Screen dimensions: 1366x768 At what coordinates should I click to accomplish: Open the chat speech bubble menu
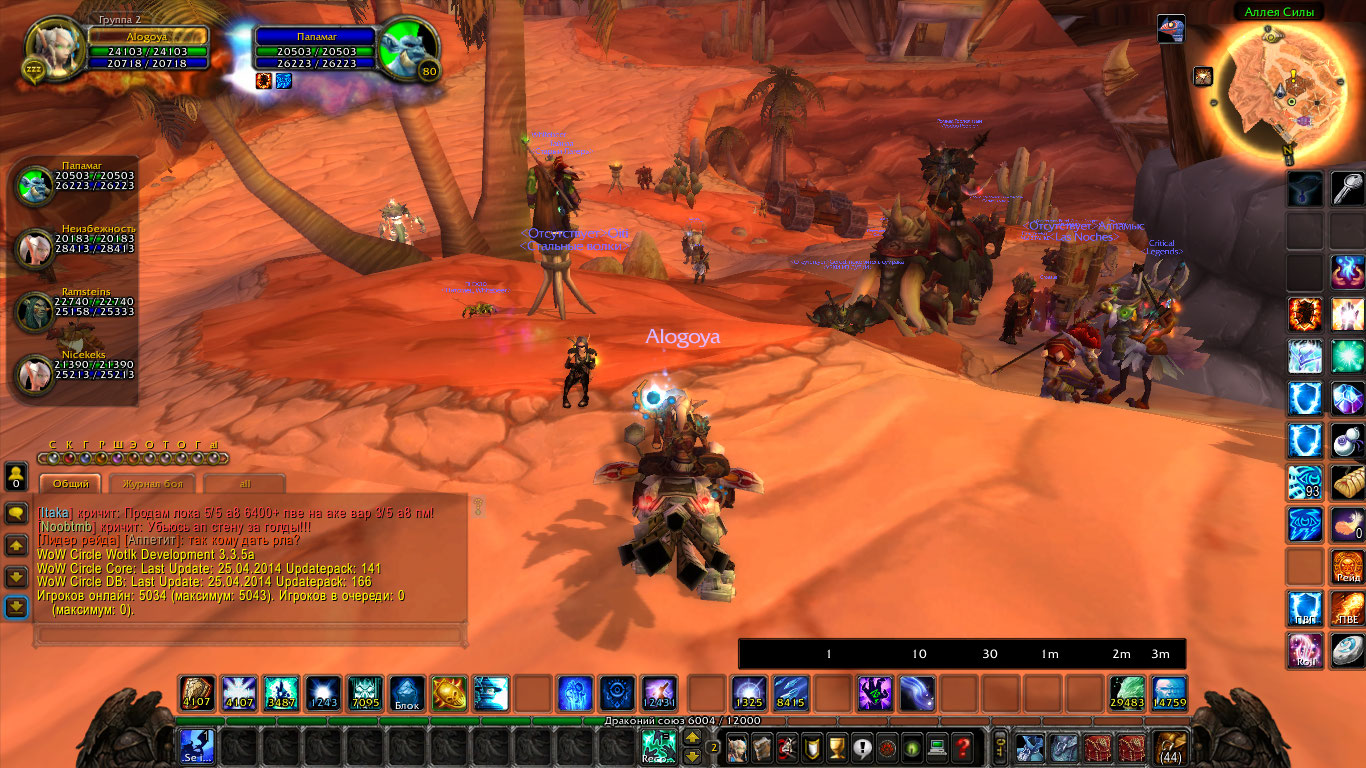[x=16, y=513]
